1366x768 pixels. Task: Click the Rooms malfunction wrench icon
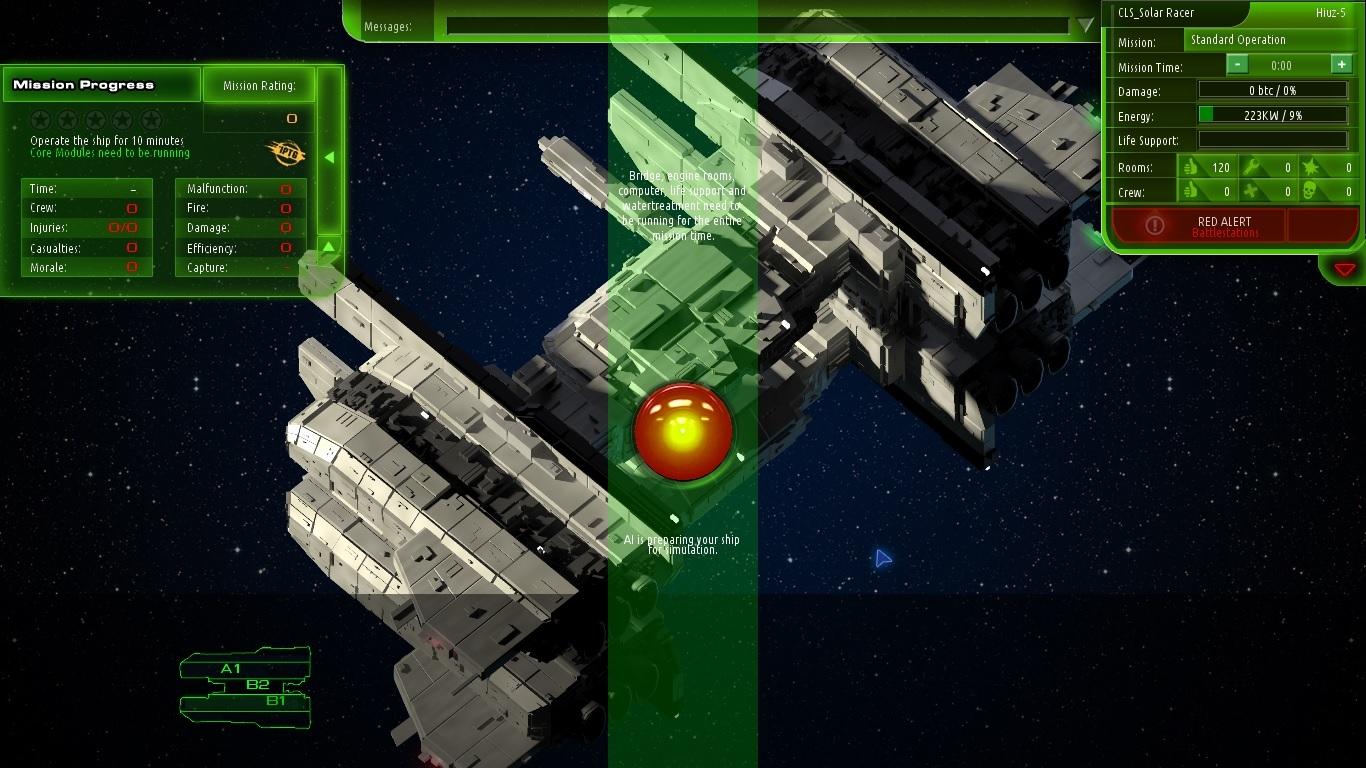[1252, 166]
